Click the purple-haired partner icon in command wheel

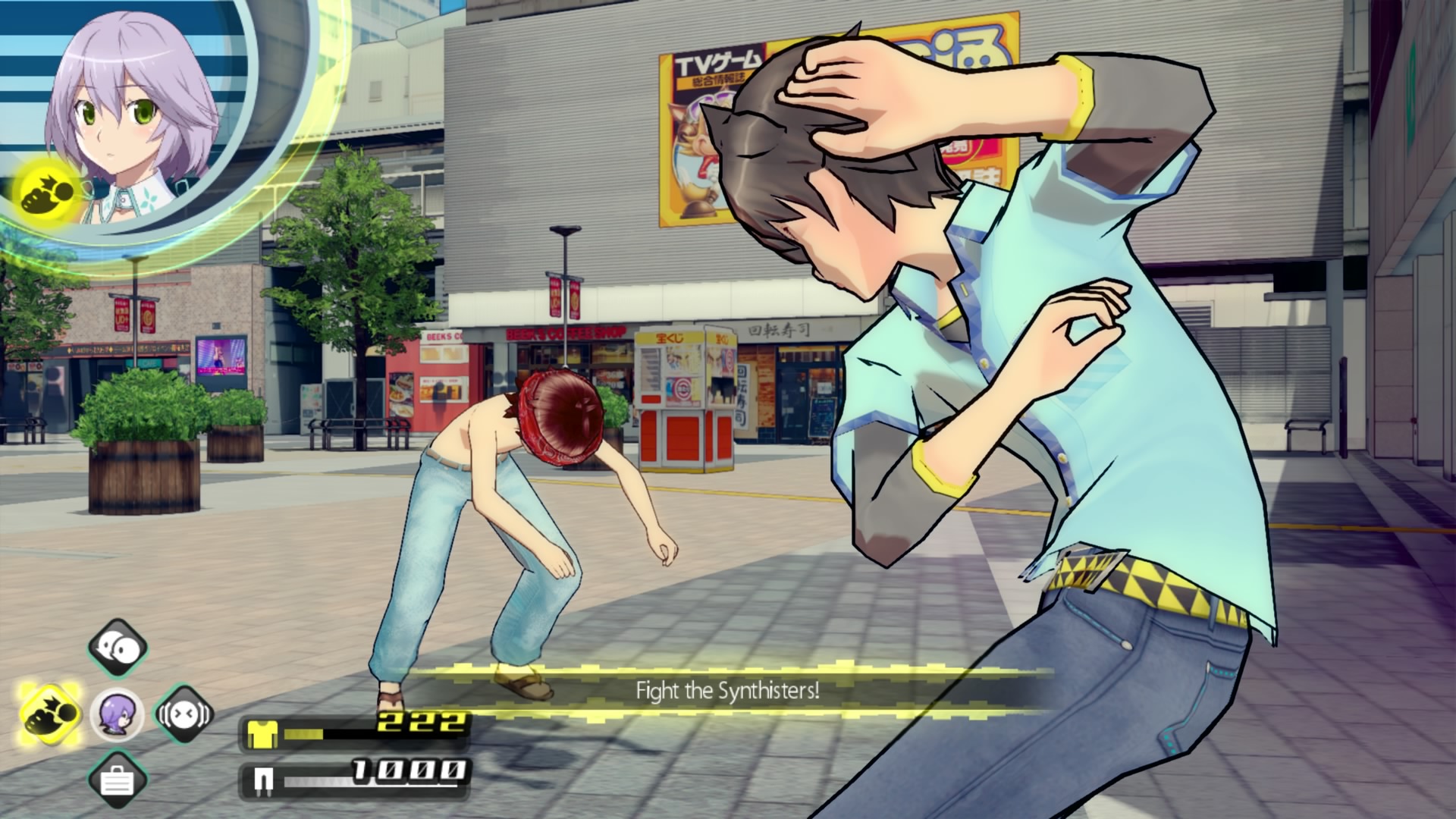118,714
